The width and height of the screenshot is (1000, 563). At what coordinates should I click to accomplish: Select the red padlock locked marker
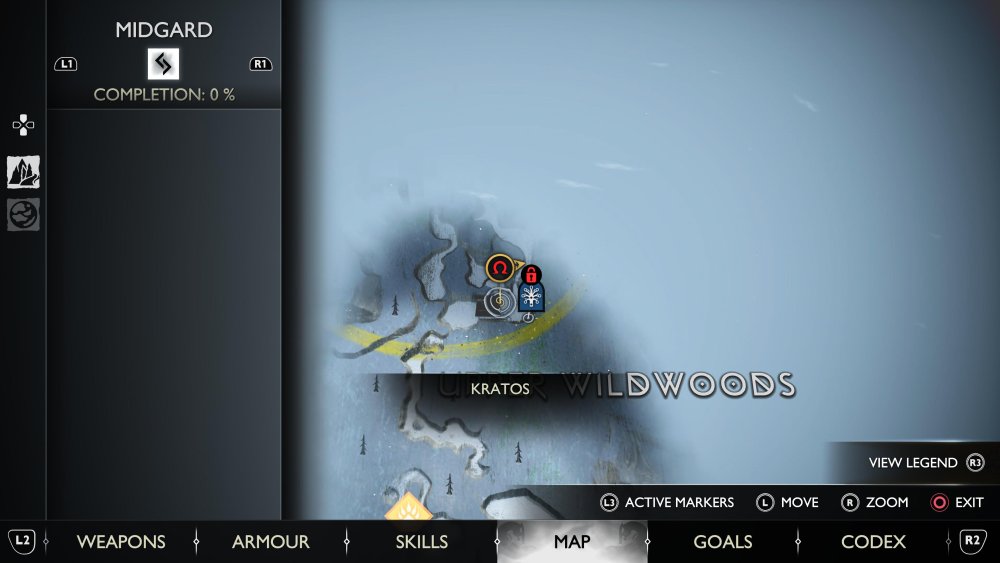(x=531, y=274)
